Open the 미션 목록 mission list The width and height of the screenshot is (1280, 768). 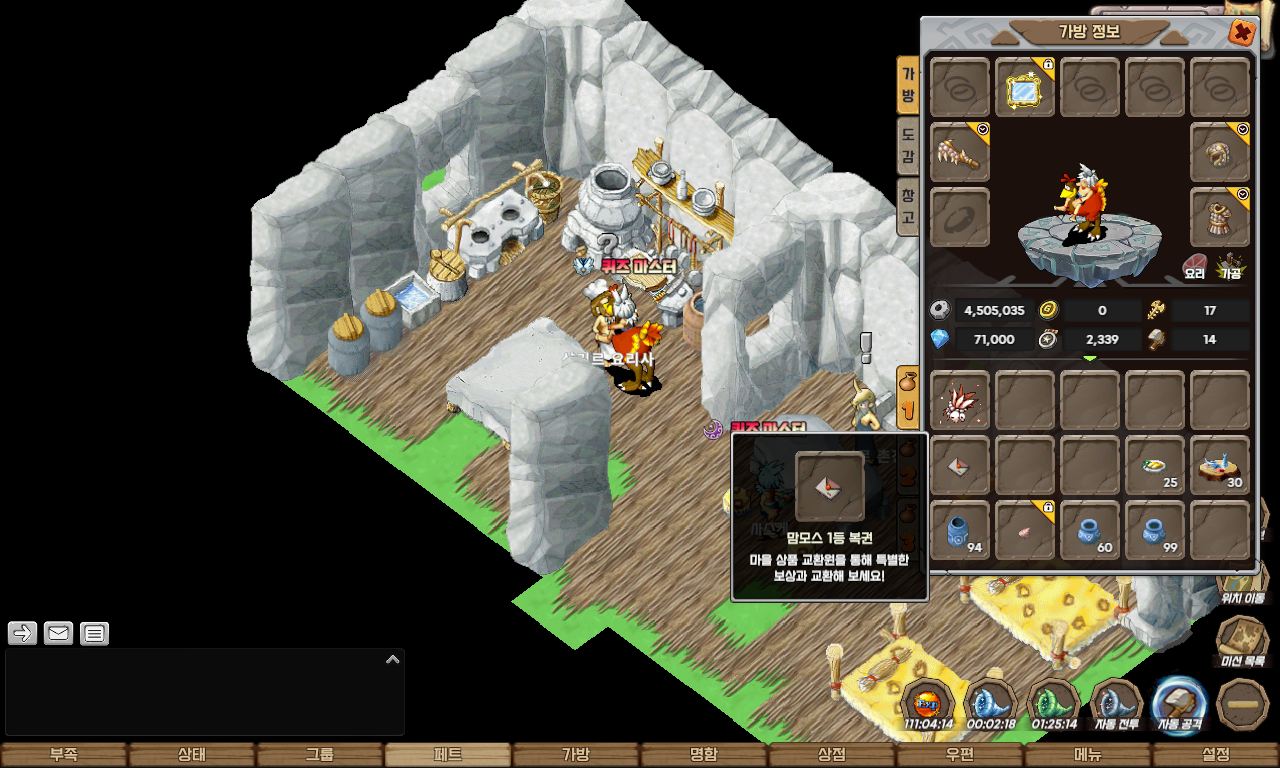(1242, 640)
